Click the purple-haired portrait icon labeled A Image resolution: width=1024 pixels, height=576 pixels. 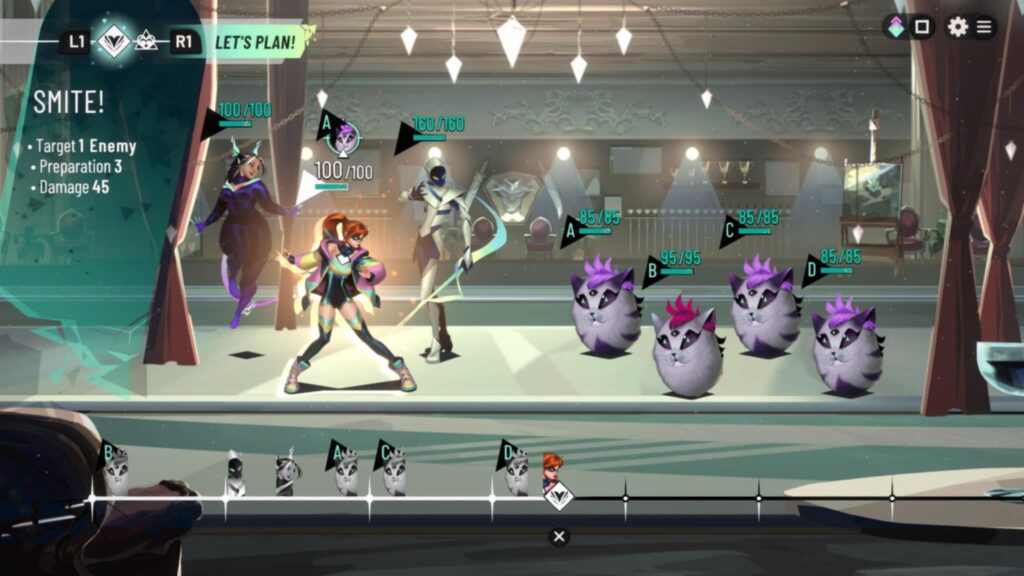point(344,137)
